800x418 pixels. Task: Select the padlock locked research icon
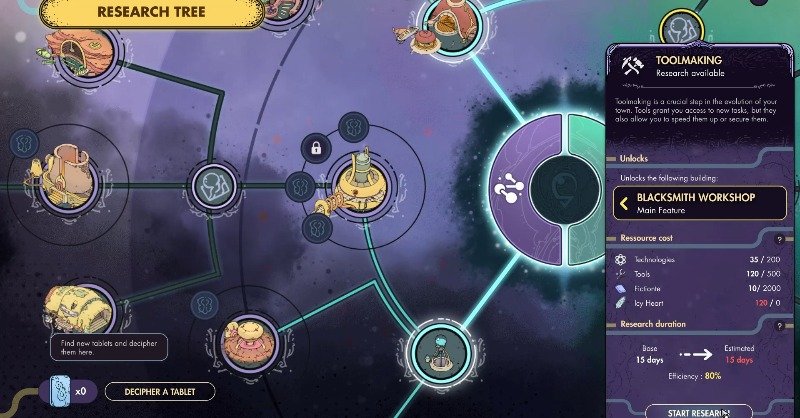coord(316,148)
